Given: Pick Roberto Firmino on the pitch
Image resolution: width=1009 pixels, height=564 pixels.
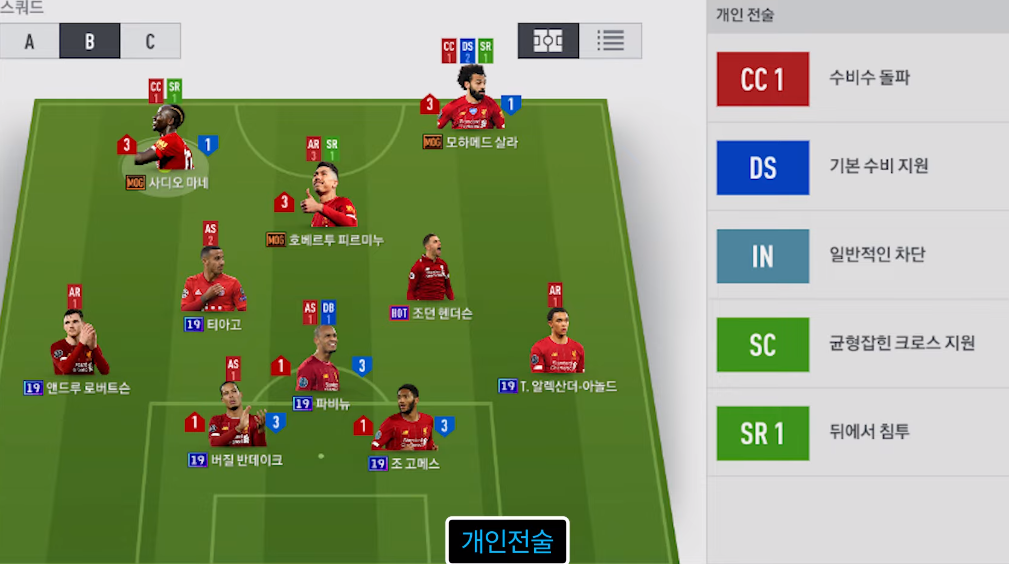Looking at the screenshot, I should (x=330, y=200).
